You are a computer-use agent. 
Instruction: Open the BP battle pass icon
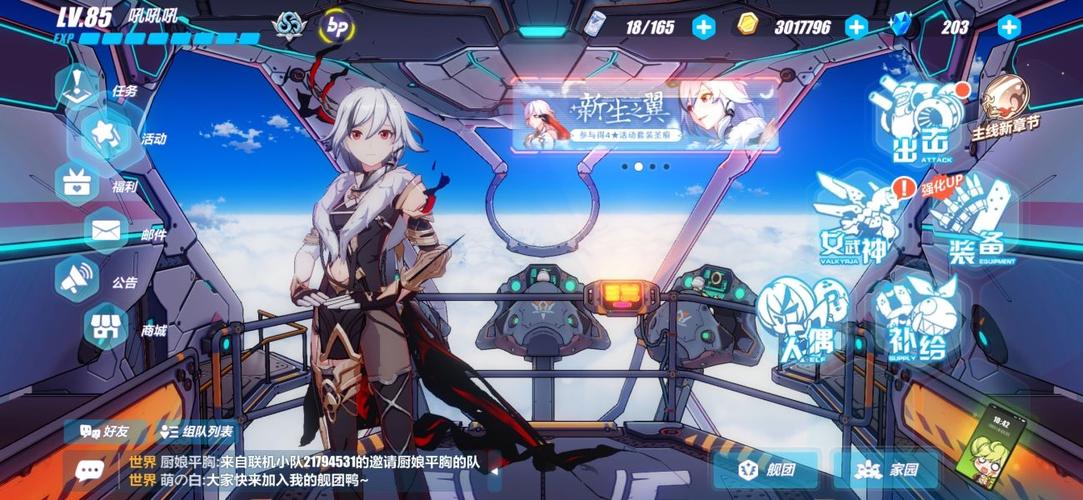click(x=334, y=25)
